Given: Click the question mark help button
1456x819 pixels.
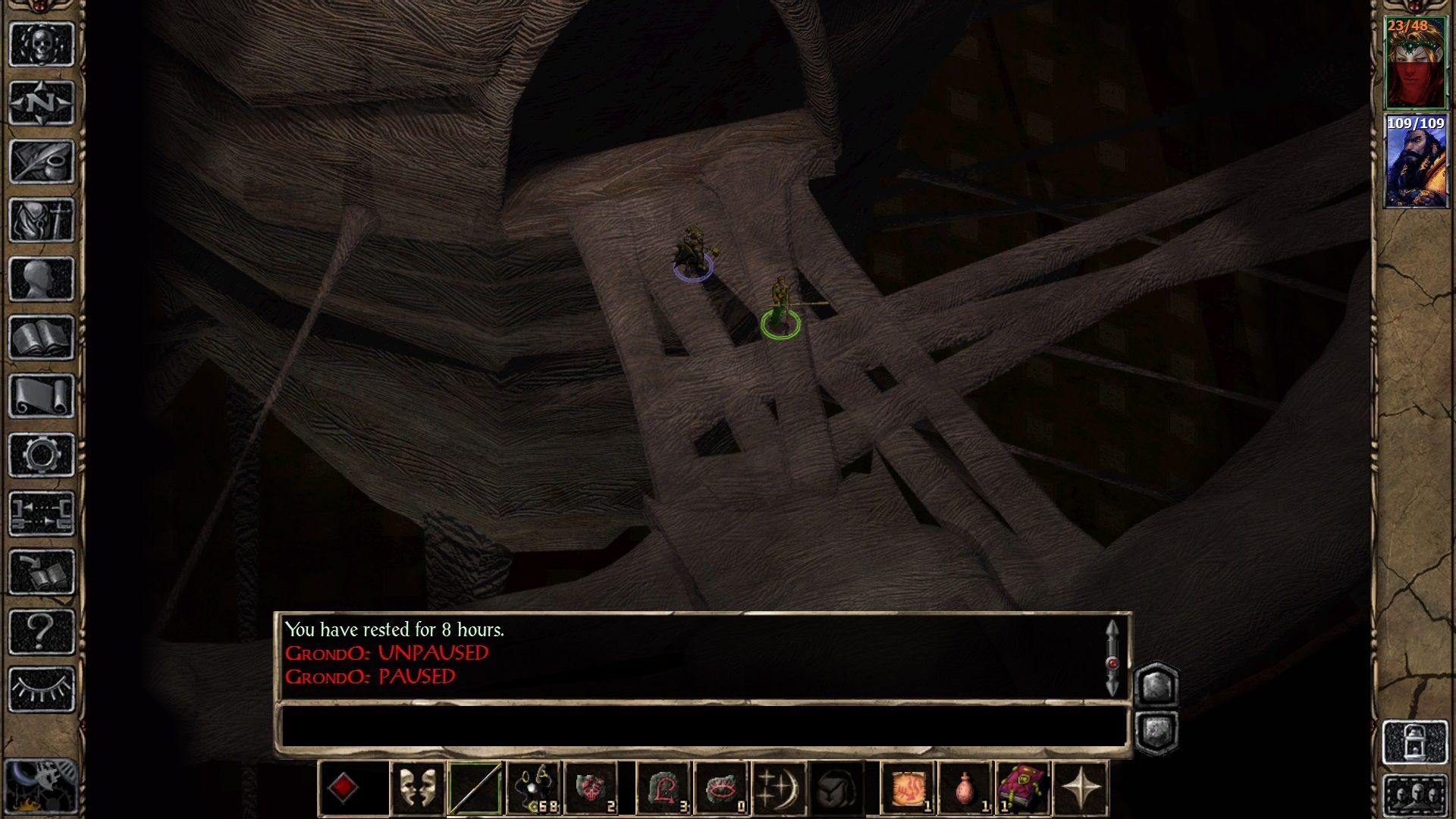Looking at the screenshot, I should pos(41,631).
